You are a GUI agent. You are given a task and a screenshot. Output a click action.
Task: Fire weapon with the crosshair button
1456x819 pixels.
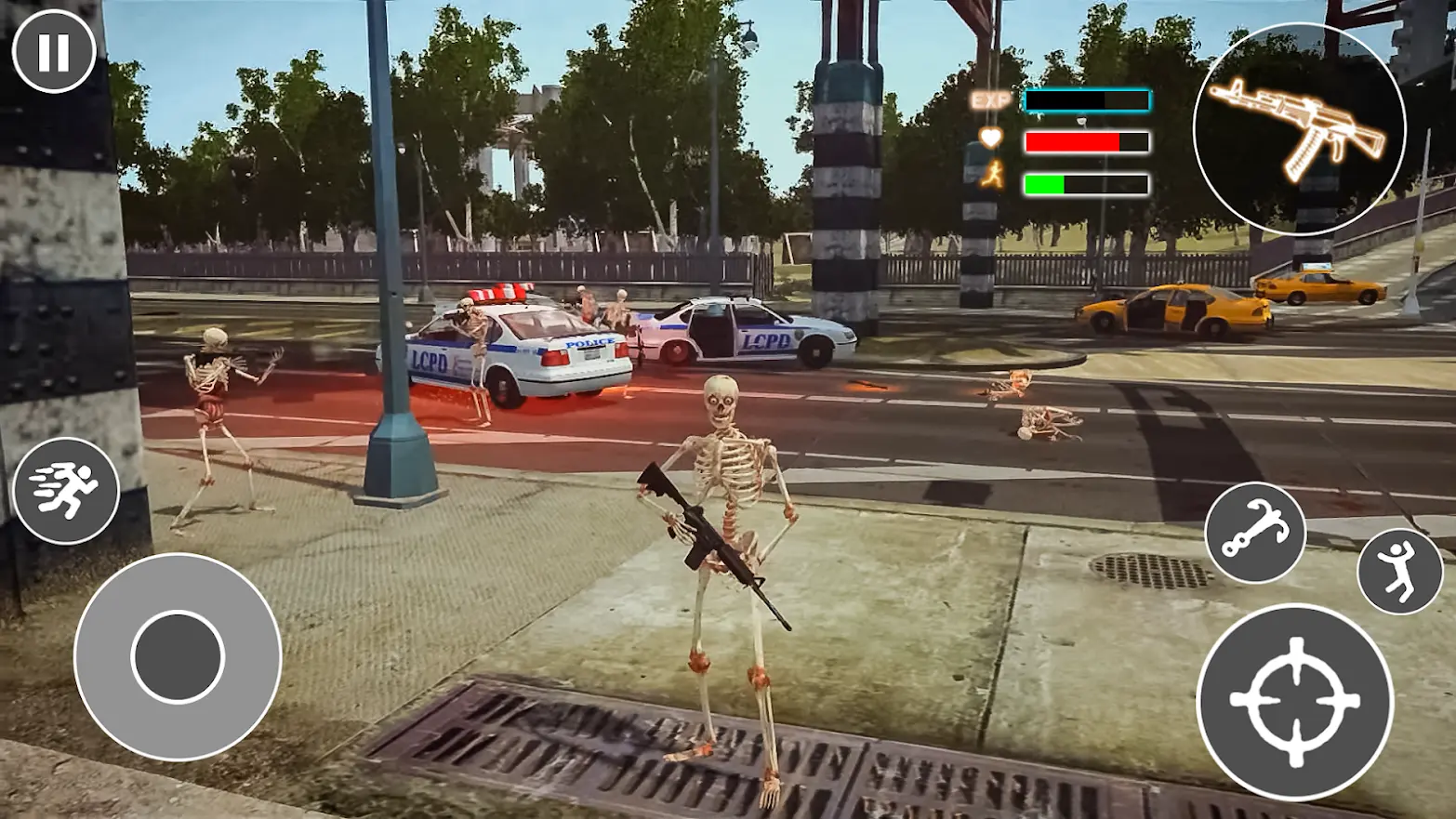(1294, 702)
